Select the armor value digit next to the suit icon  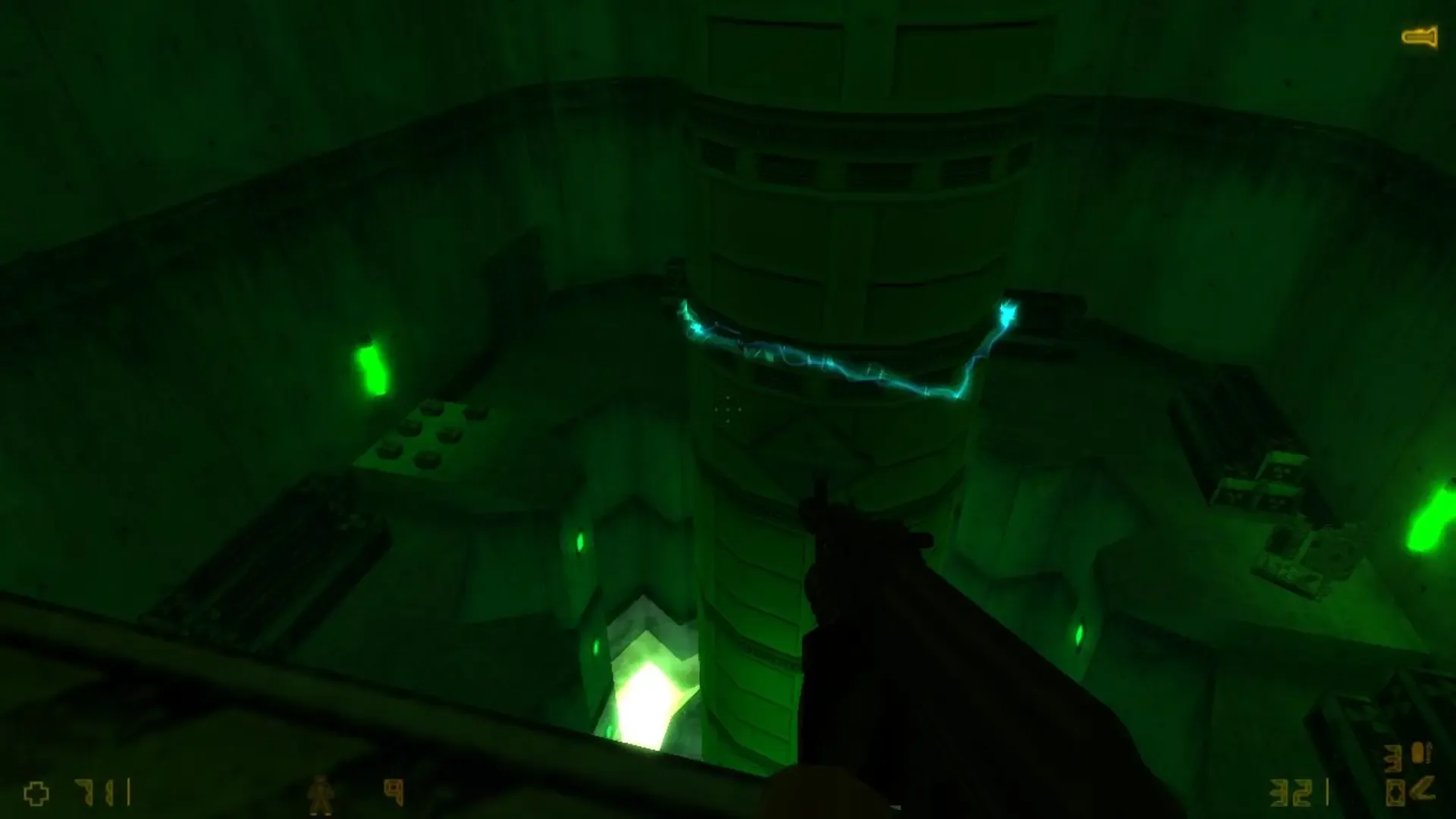coord(393,792)
